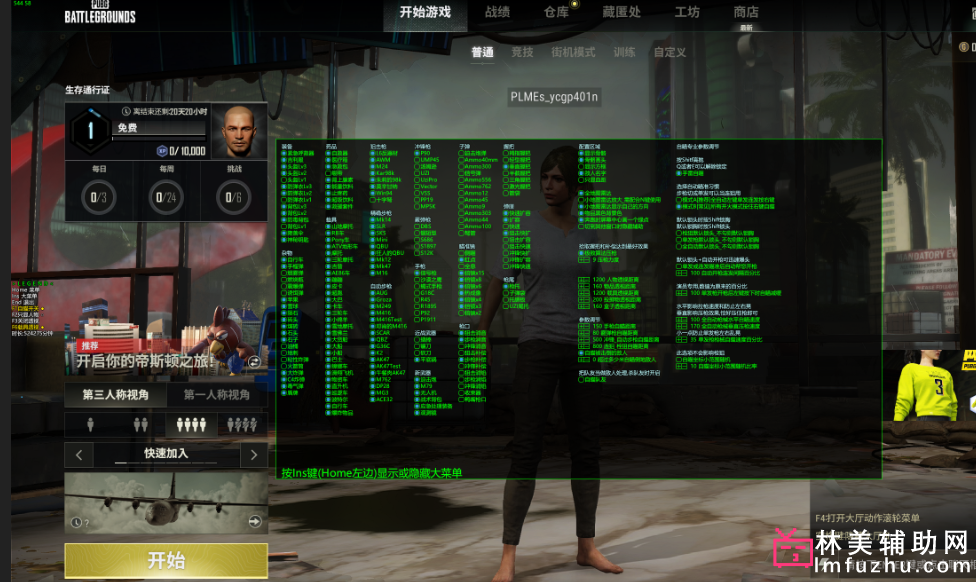Switch to 竞技 ranked mode
Image resolution: width=976 pixels, height=582 pixels.
point(522,52)
